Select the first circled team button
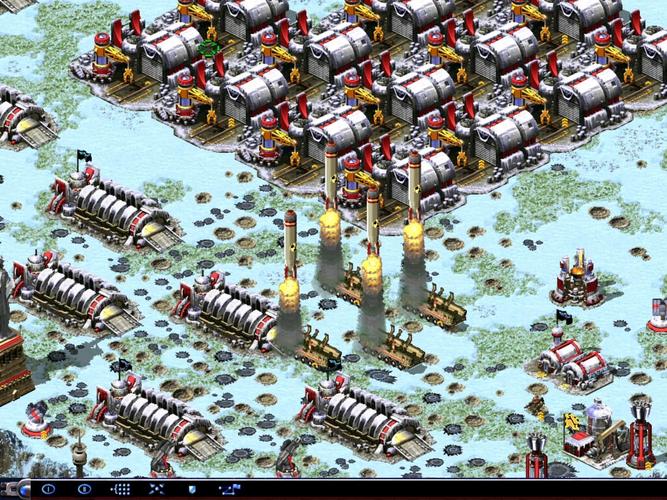Image resolution: width=667 pixels, height=500 pixels. point(48,489)
